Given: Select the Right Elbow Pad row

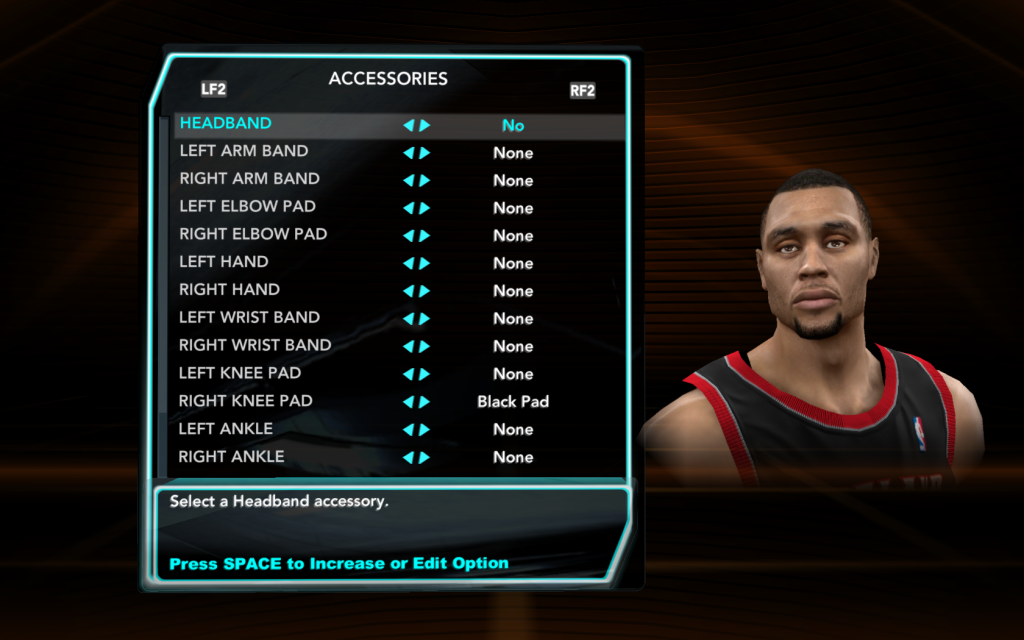Looking at the screenshot, I should pyautogui.click(x=253, y=235).
